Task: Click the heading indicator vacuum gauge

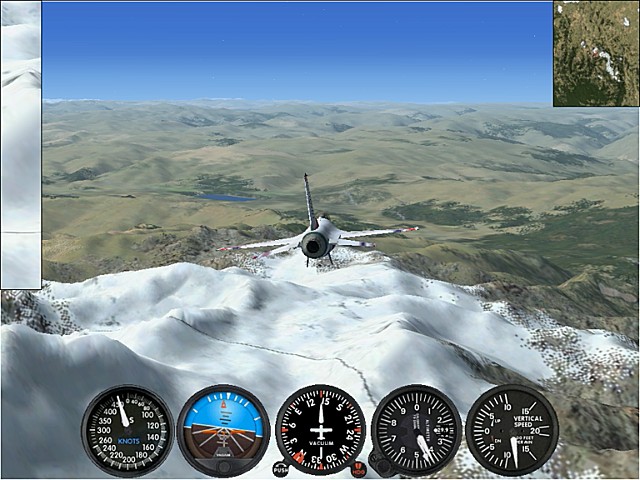Action: click(320, 430)
